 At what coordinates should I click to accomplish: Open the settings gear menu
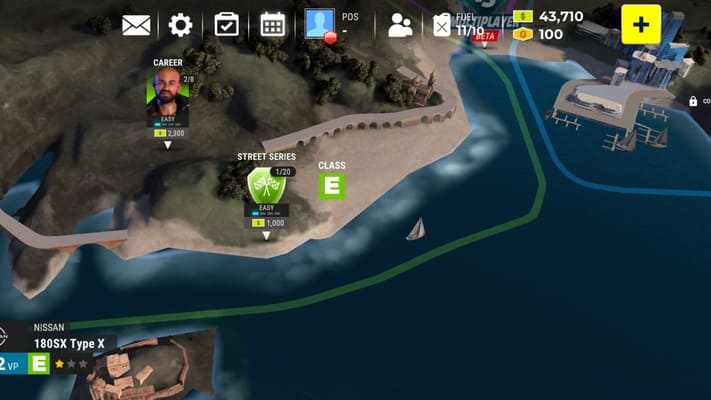point(181,24)
